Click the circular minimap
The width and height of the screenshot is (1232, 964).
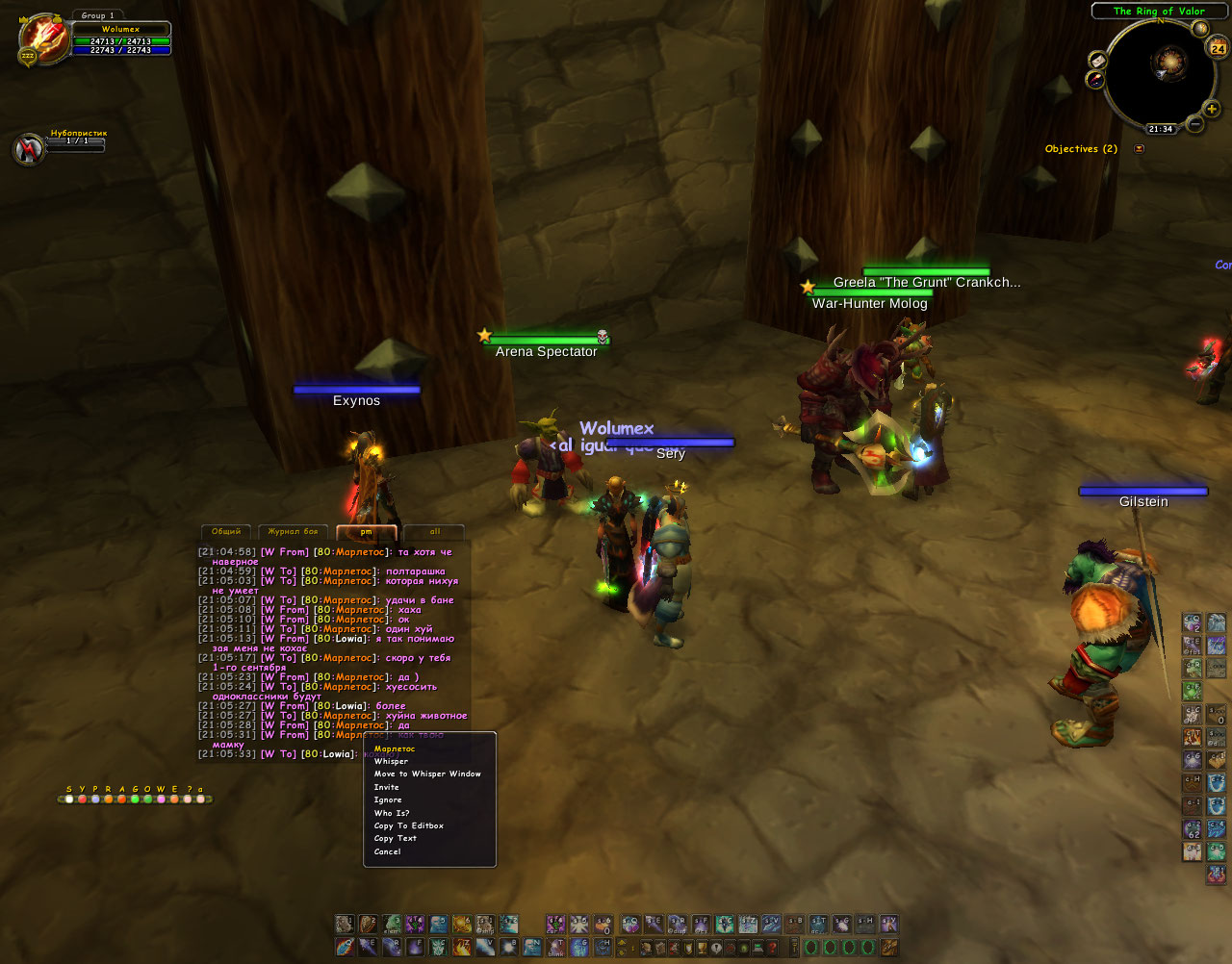pos(1160,72)
